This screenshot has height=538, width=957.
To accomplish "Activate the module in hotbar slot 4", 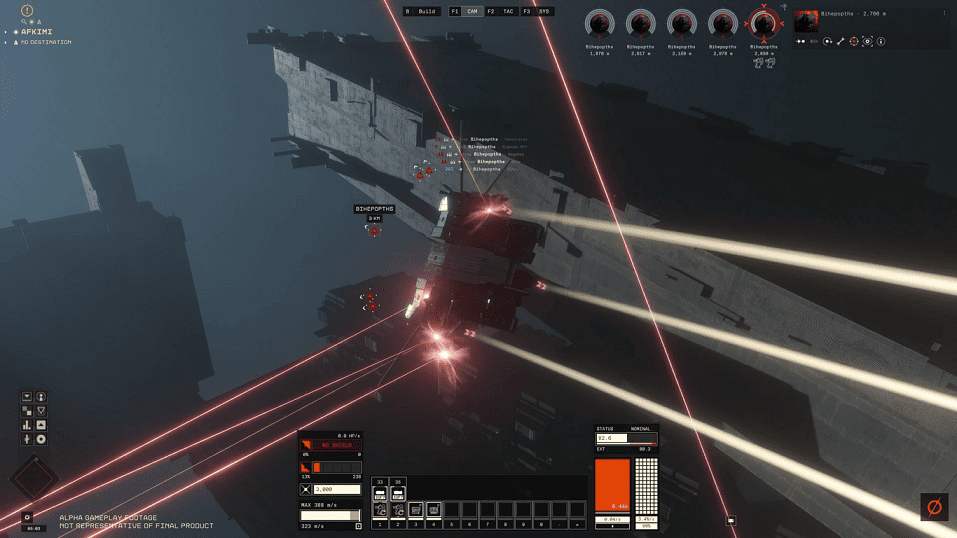I will click(434, 510).
